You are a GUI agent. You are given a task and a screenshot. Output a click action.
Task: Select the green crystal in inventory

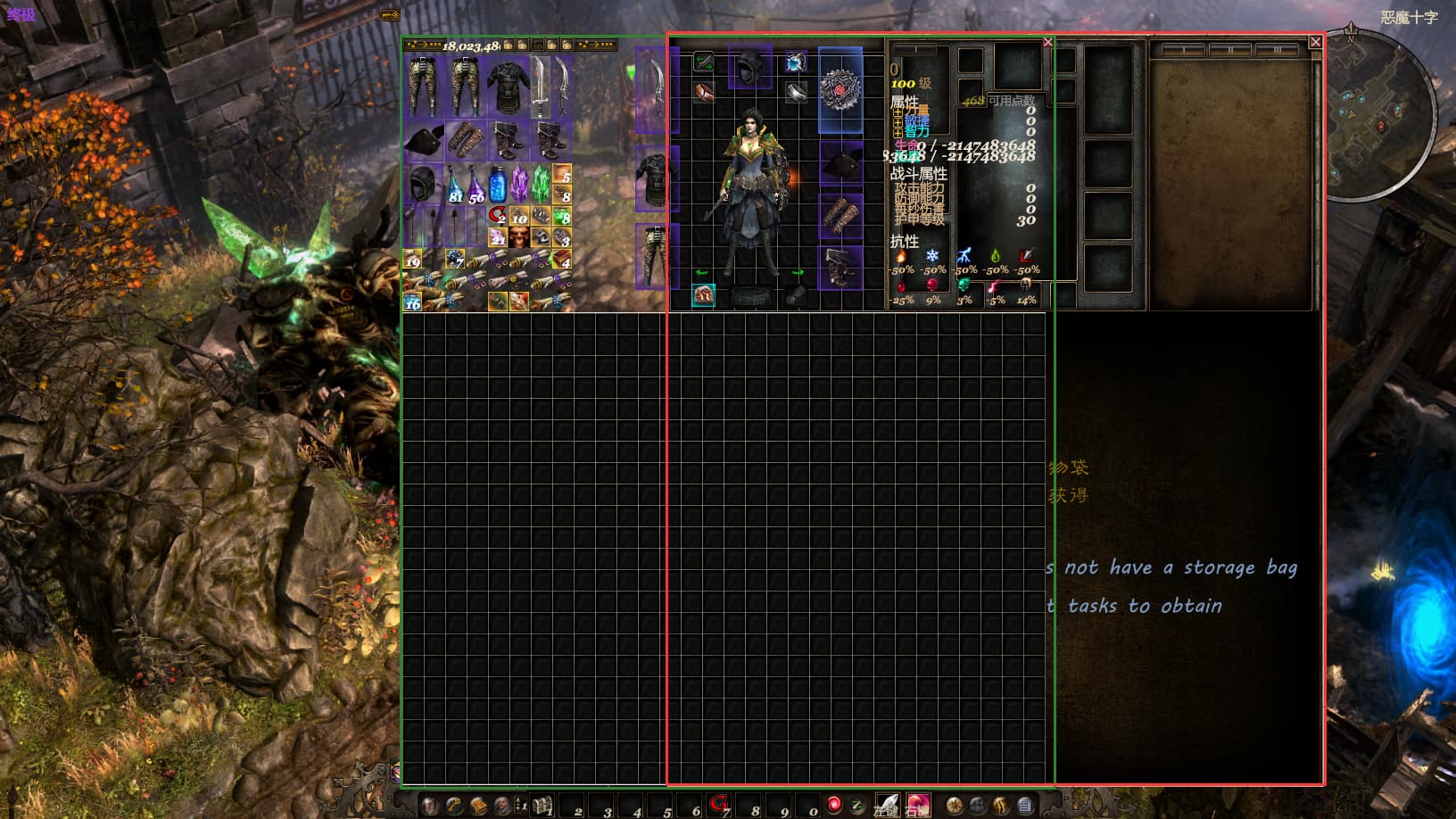[541, 183]
